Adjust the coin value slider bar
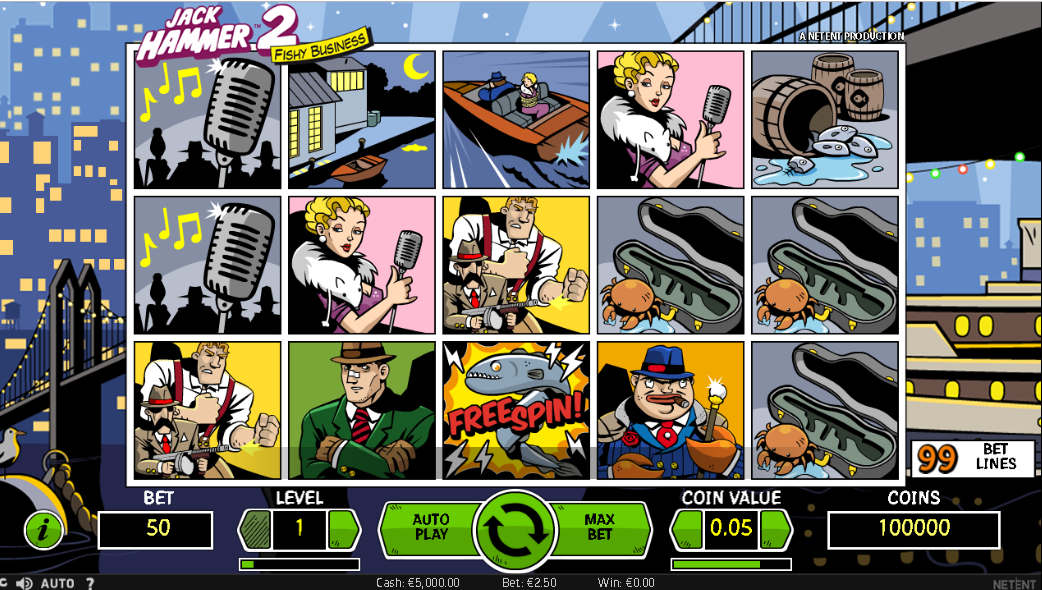This screenshot has height=590, width=1042. [731, 564]
